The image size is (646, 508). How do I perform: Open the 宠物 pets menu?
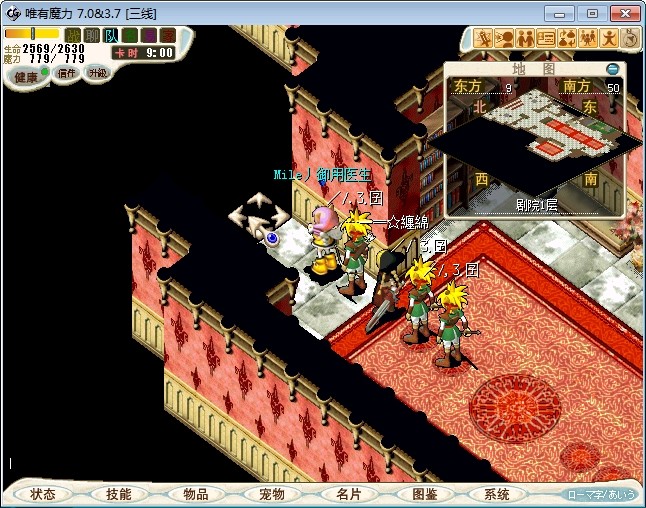point(271,494)
